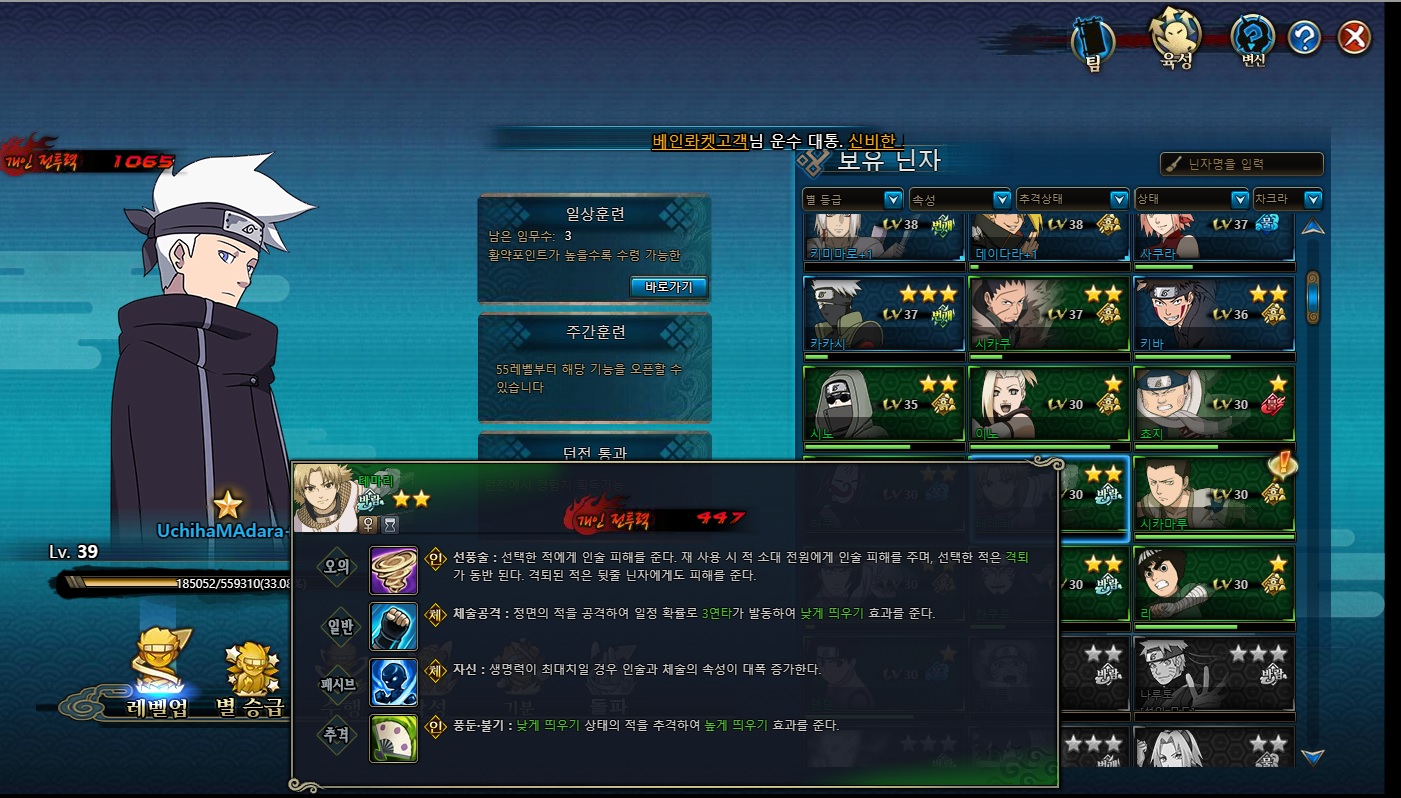Open the 변신 (Transform) menu
Image resolution: width=1401 pixels, height=798 pixels.
tap(1252, 41)
